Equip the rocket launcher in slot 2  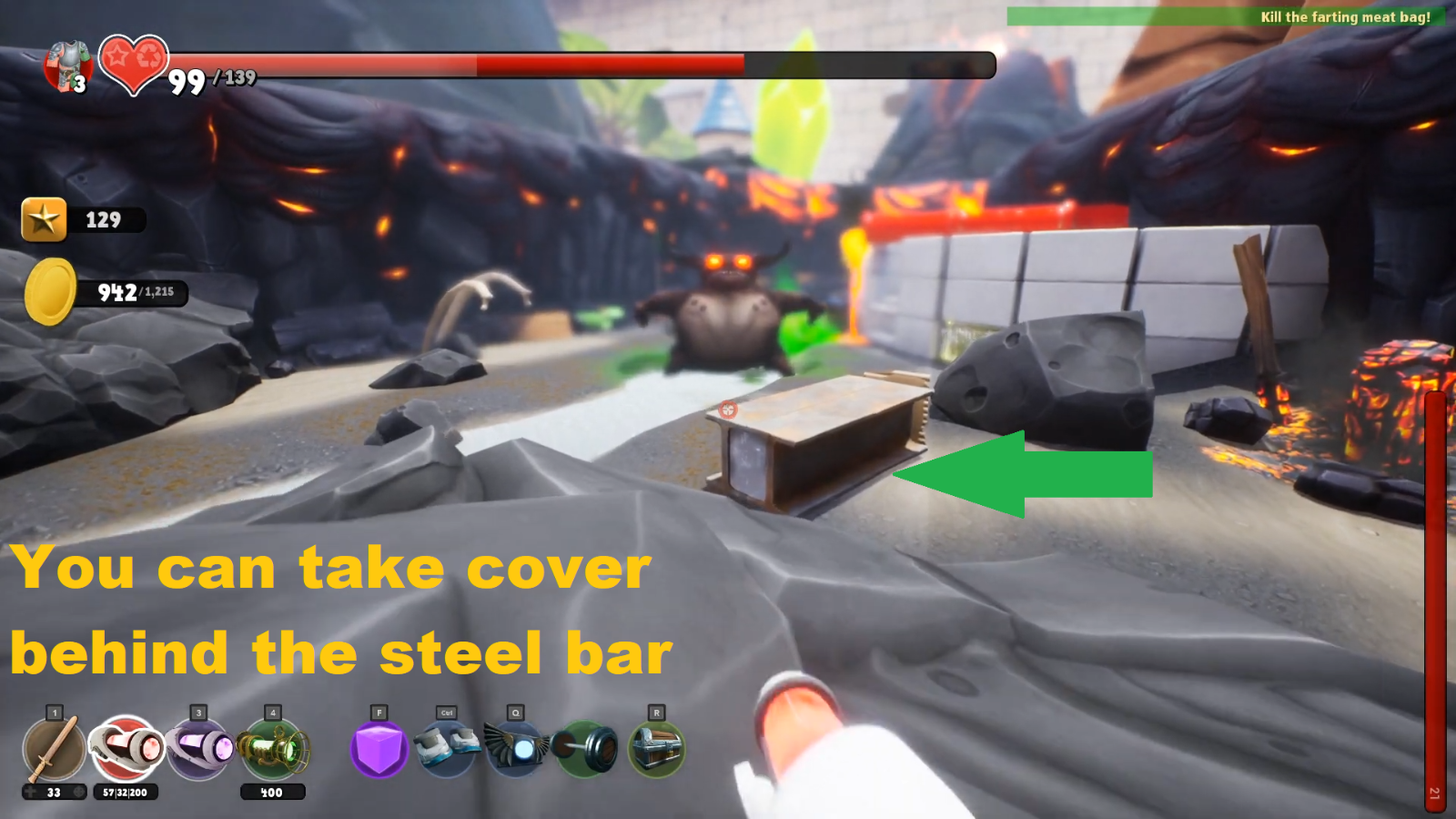coord(126,748)
